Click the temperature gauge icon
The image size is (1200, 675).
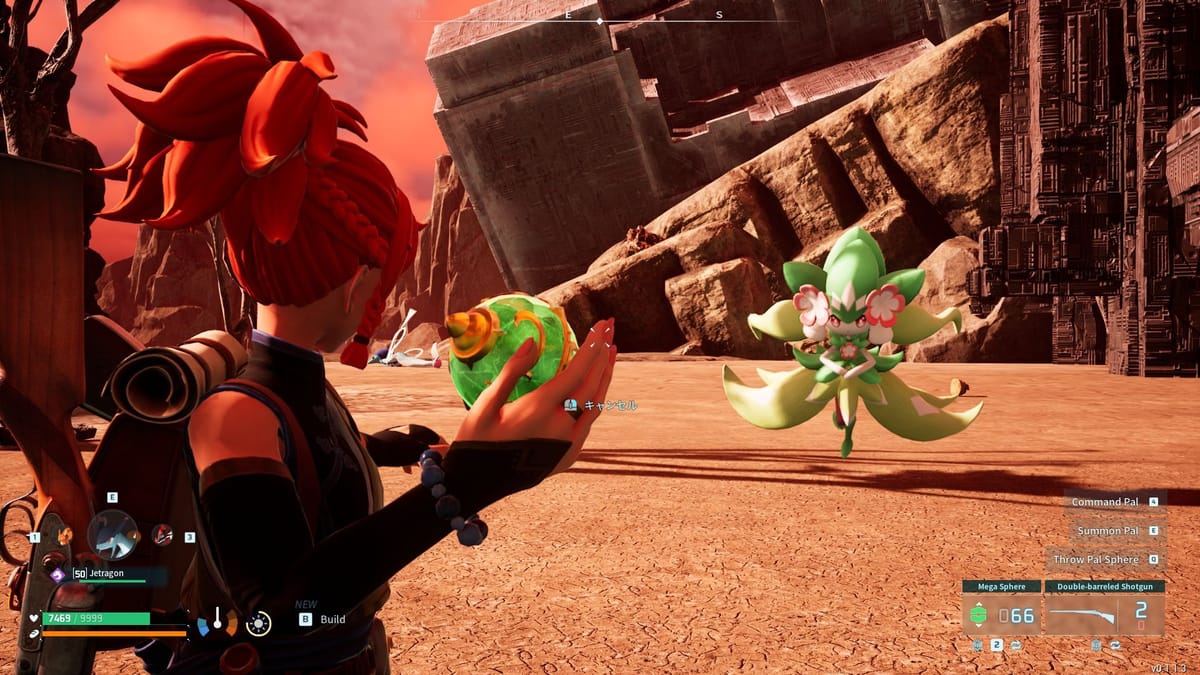[x=217, y=622]
